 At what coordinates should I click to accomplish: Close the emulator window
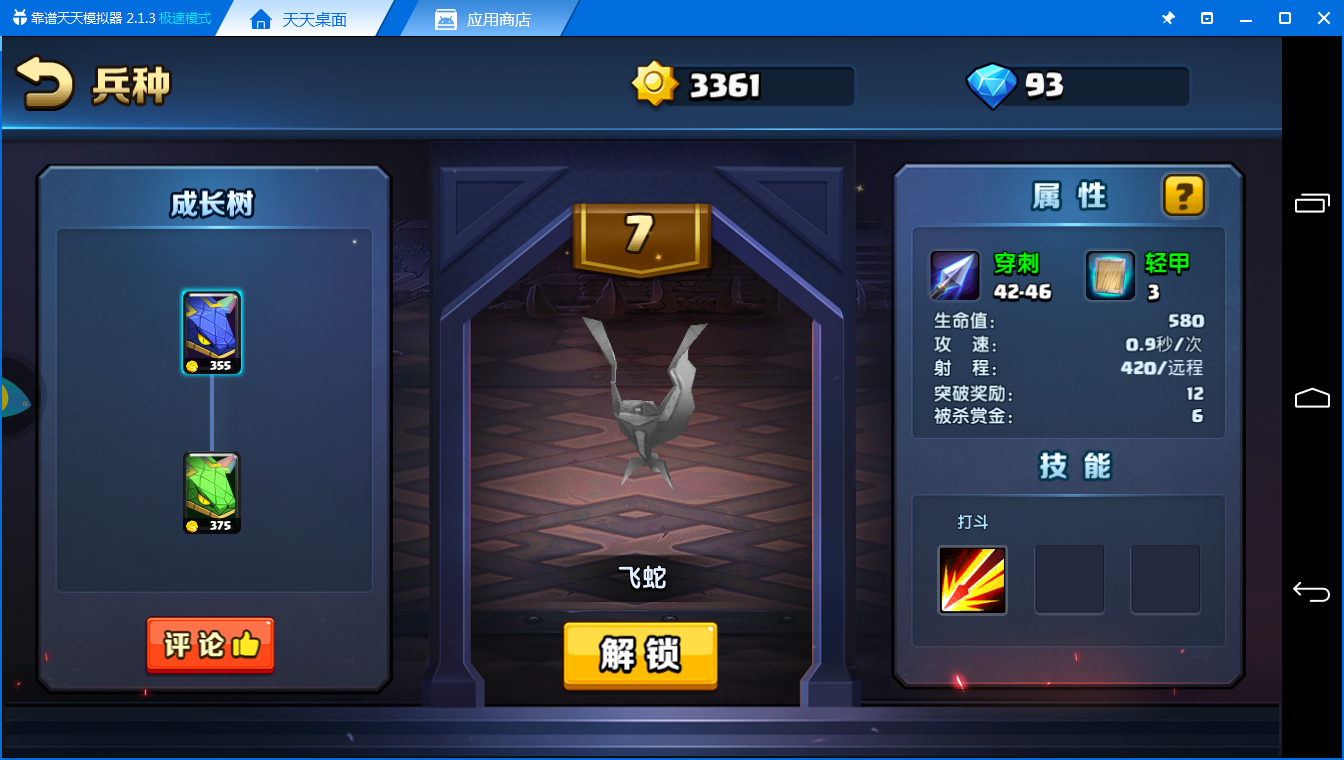(1323, 18)
